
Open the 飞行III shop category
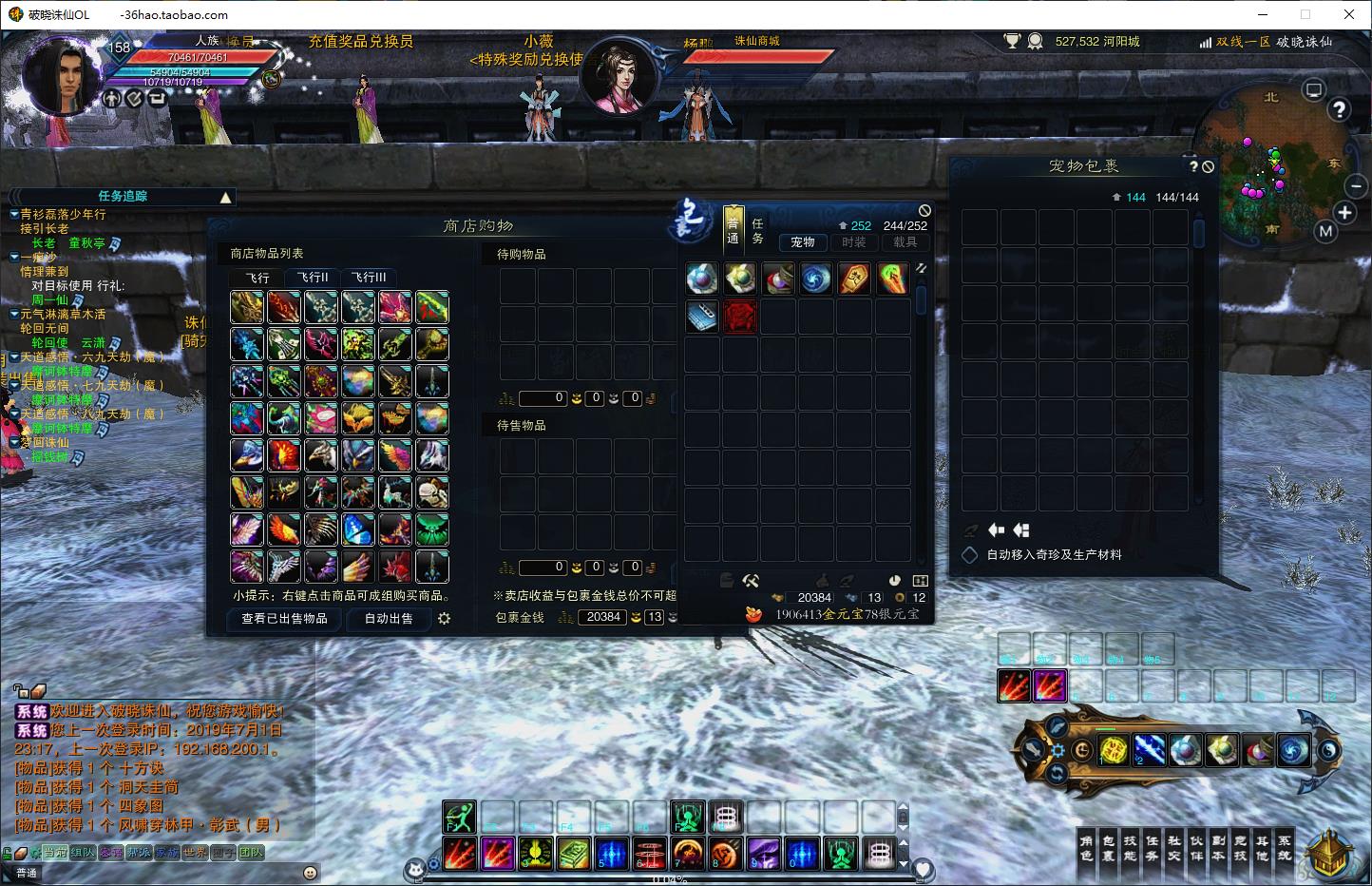[368, 278]
